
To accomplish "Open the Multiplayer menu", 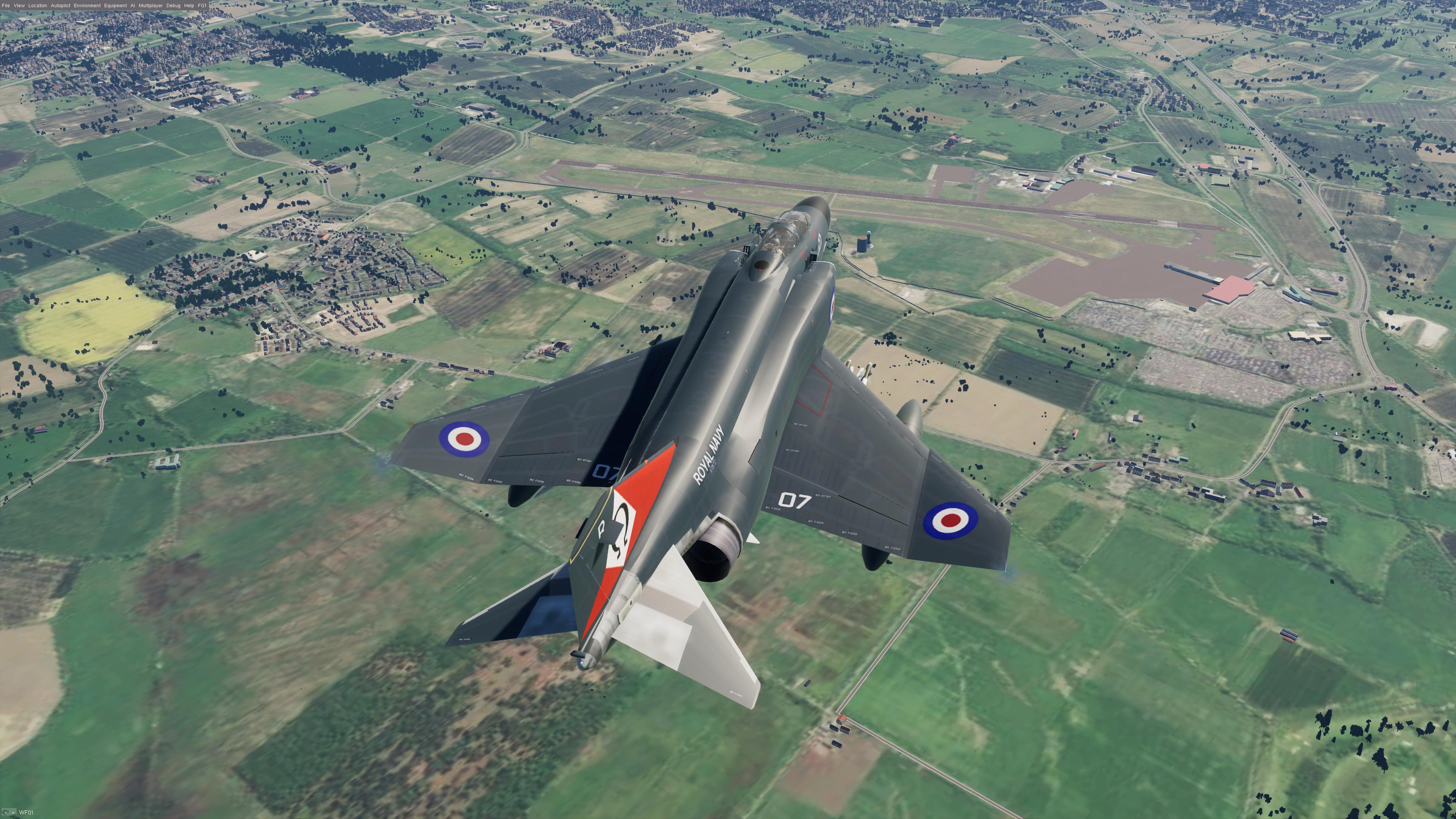I will pyautogui.click(x=151, y=6).
